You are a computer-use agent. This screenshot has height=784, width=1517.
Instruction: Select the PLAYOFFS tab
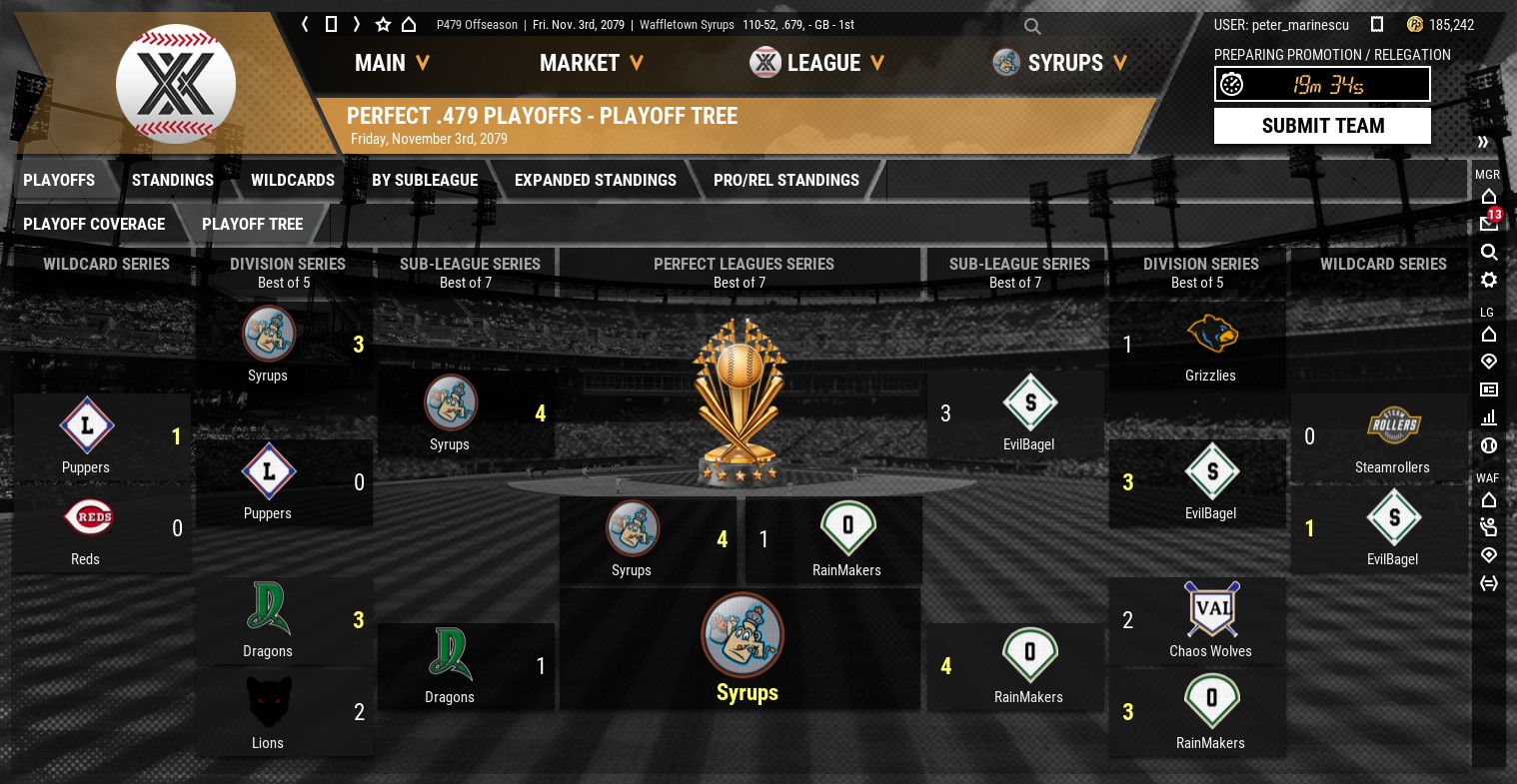click(59, 180)
